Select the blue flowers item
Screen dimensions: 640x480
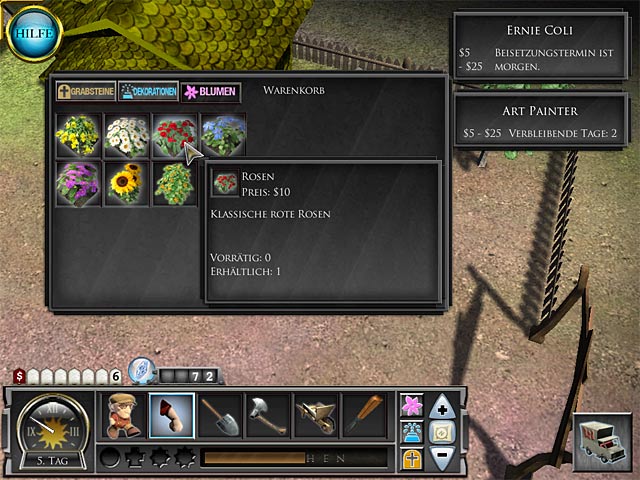coord(223,135)
